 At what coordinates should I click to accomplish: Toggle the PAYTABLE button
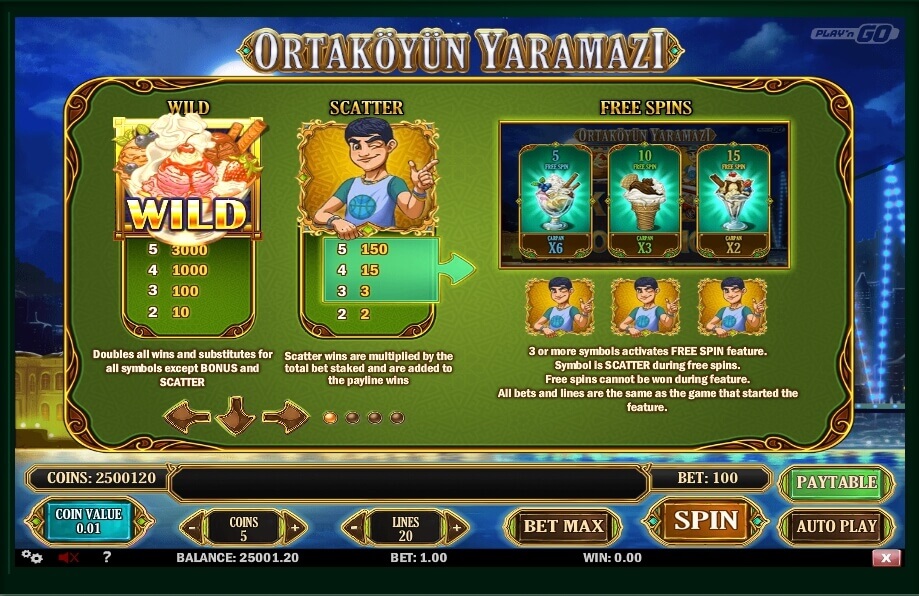[x=836, y=482]
